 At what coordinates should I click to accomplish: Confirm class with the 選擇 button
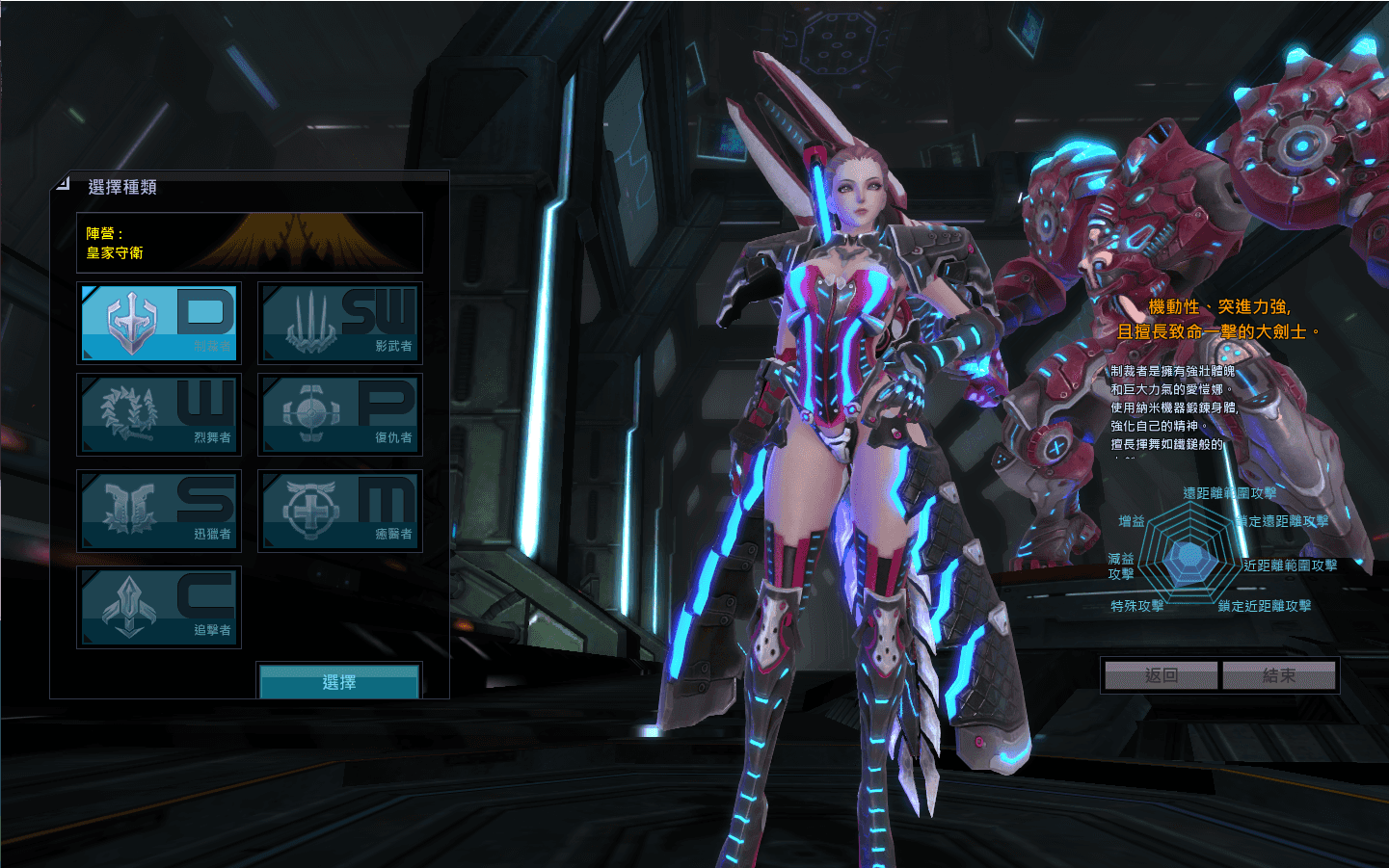[339, 682]
